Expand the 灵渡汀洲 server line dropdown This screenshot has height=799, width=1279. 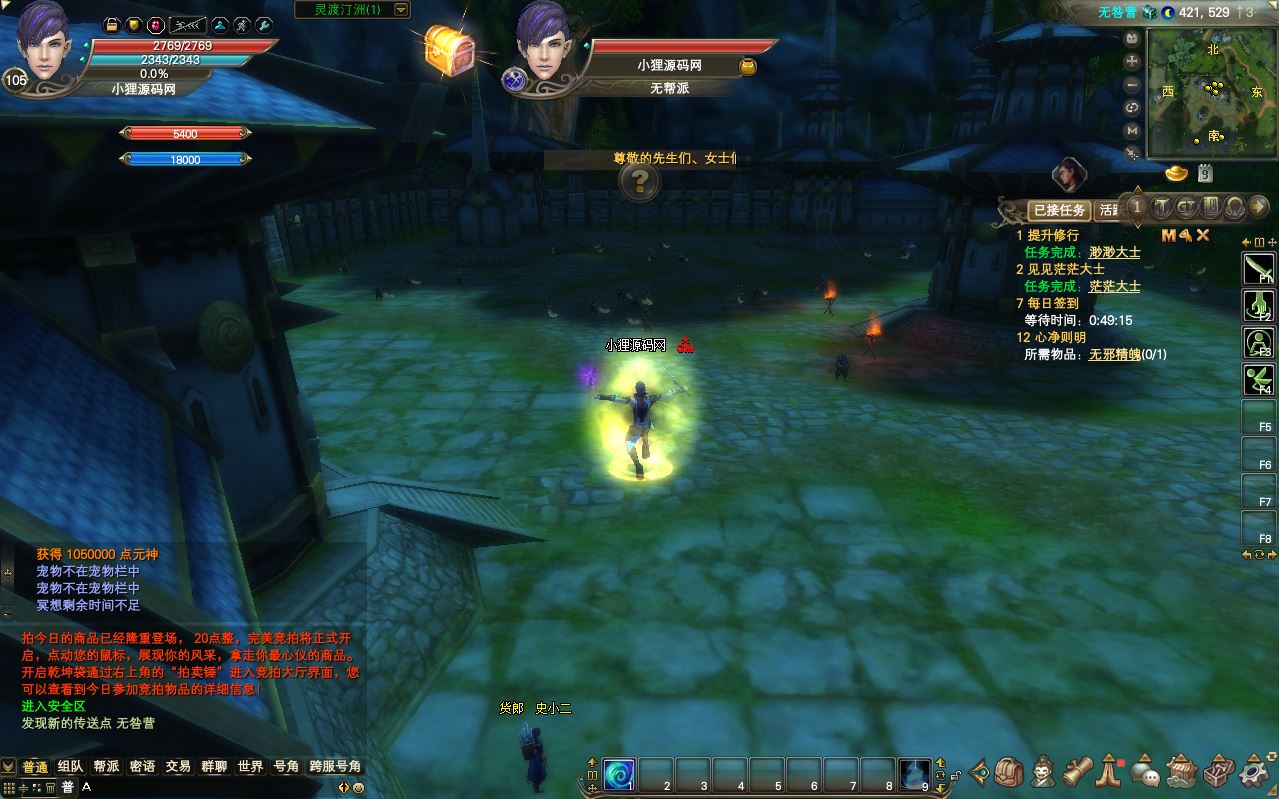(x=401, y=10)
